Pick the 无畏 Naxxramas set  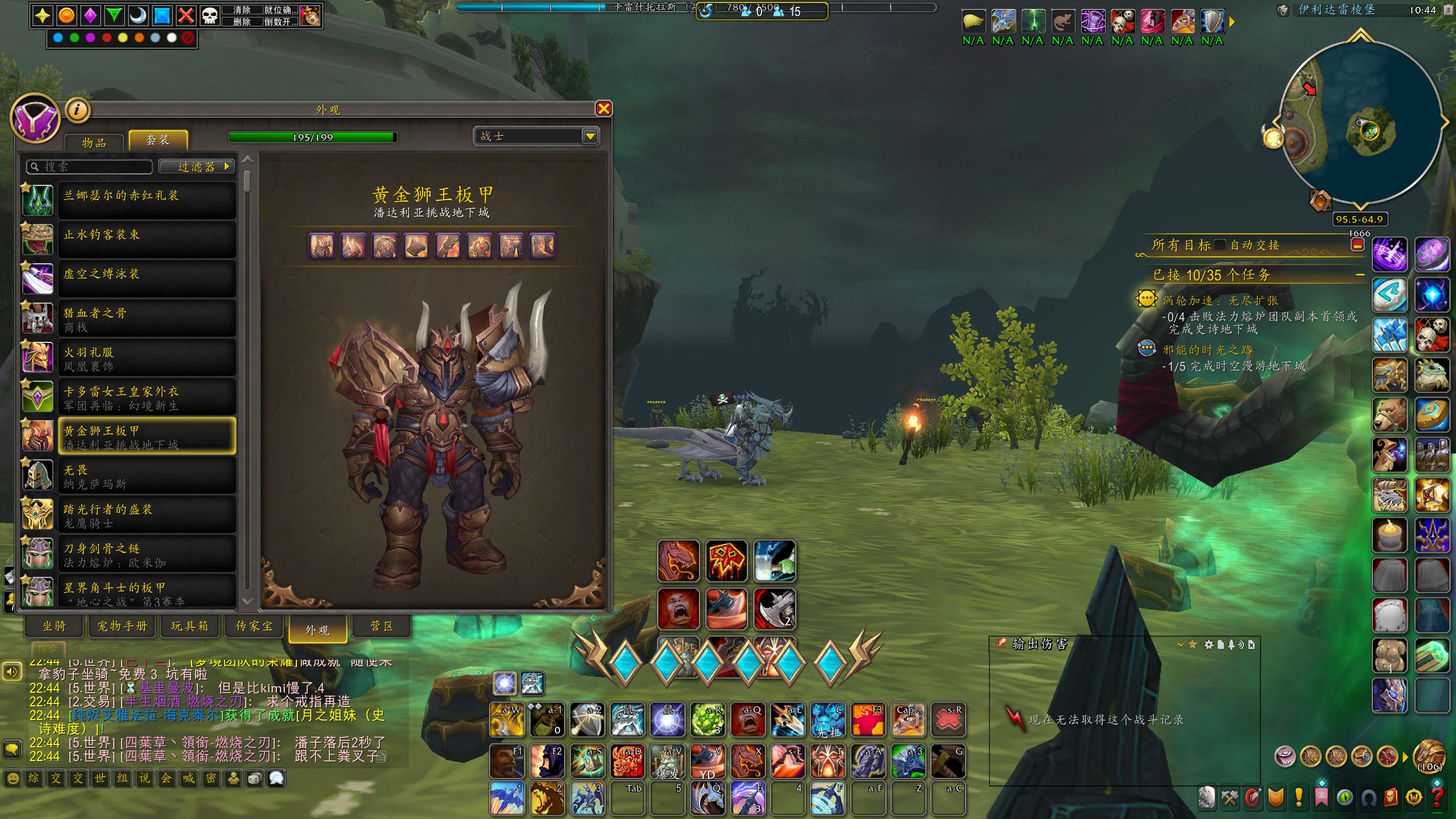coord(147,475)
